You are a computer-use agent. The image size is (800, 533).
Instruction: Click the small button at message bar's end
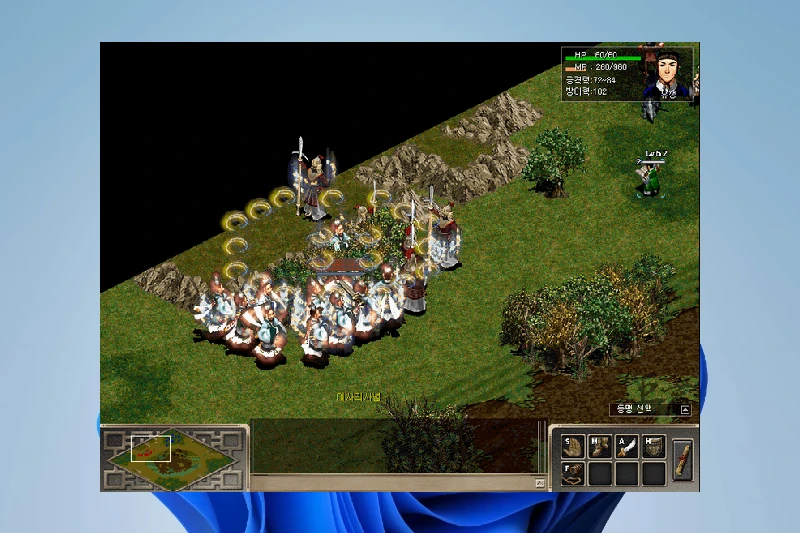point(540,483)
